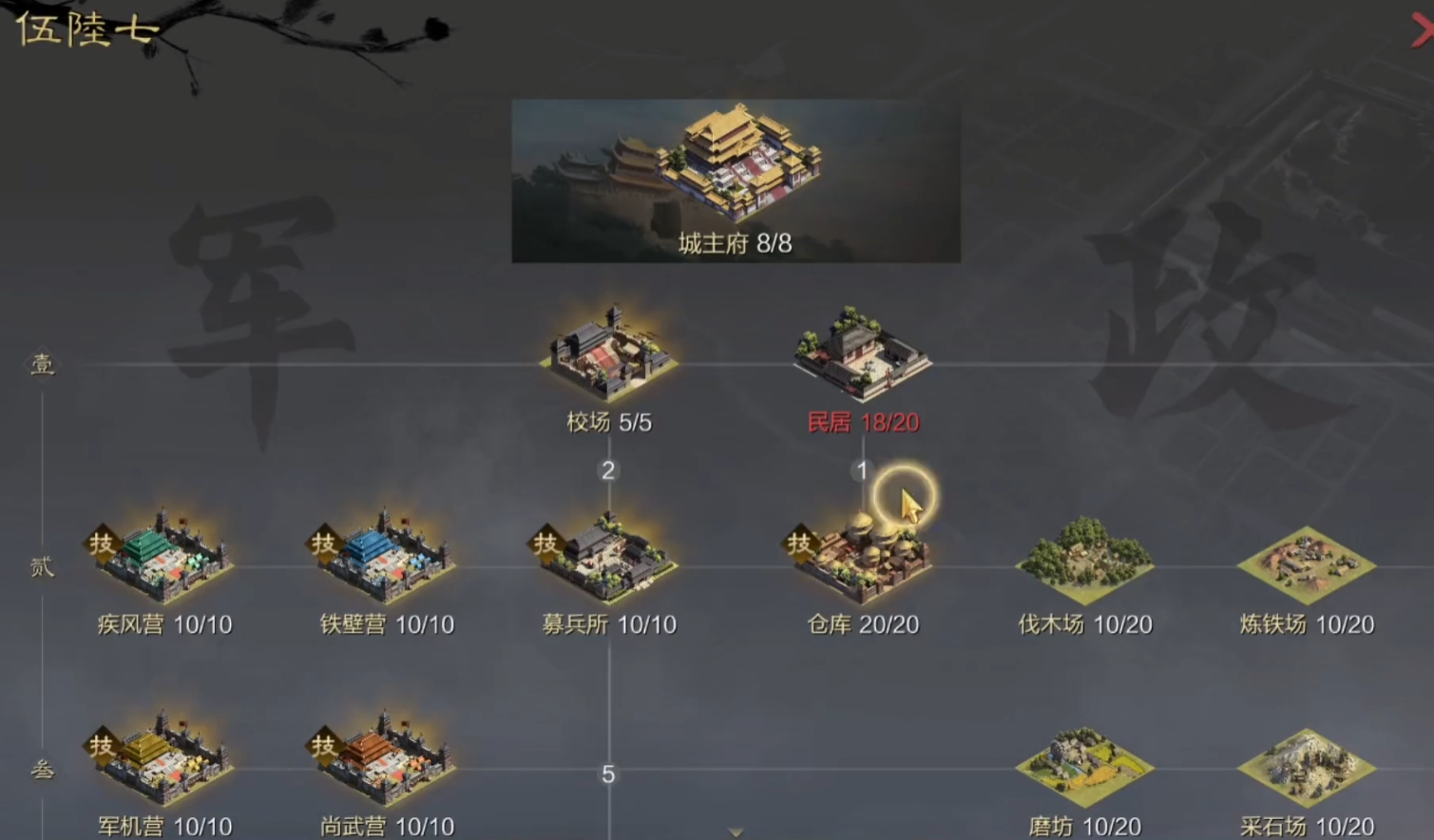Expand the small arrow at bottom center

732,833
